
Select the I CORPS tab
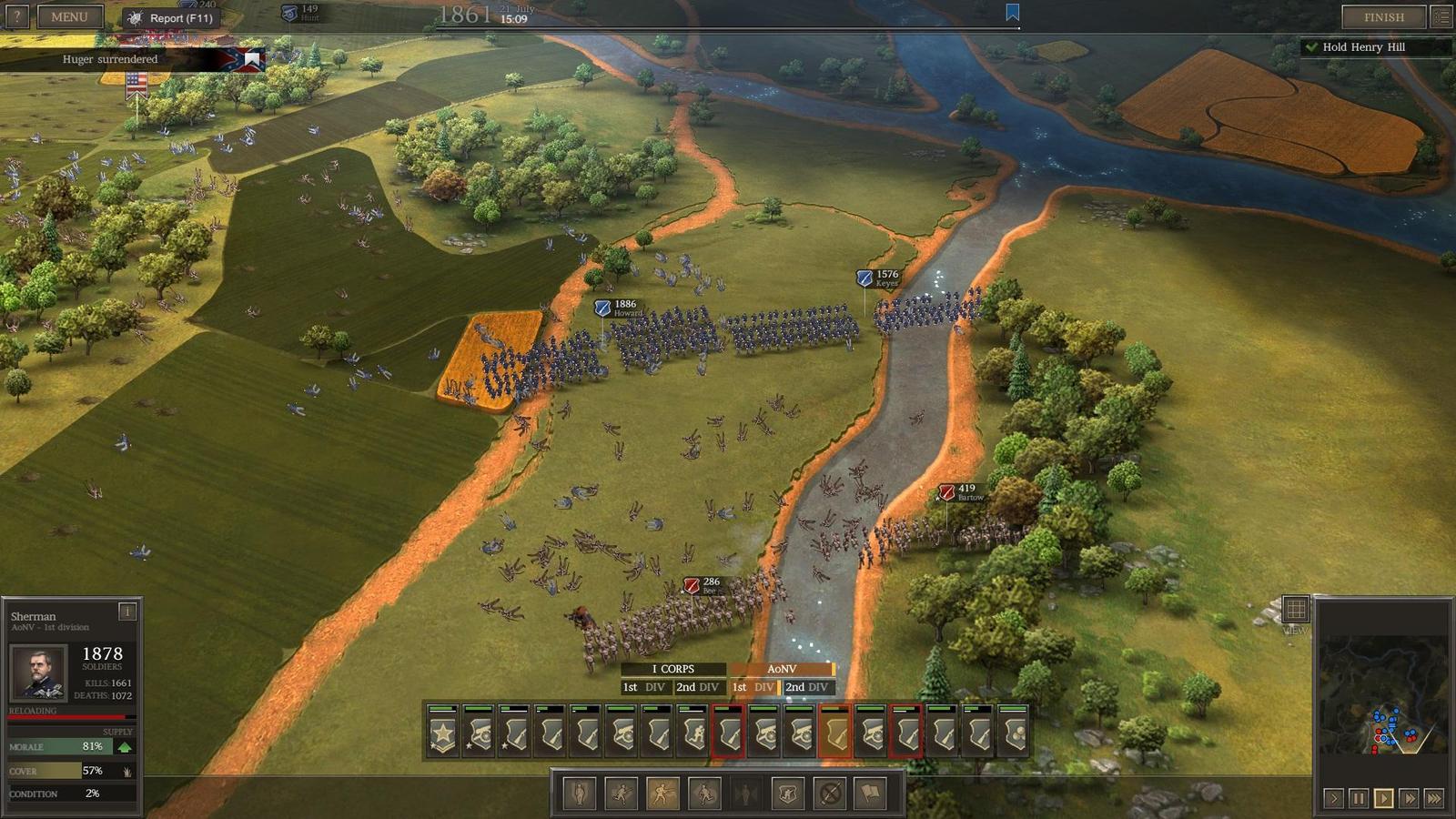click(672, 669)
